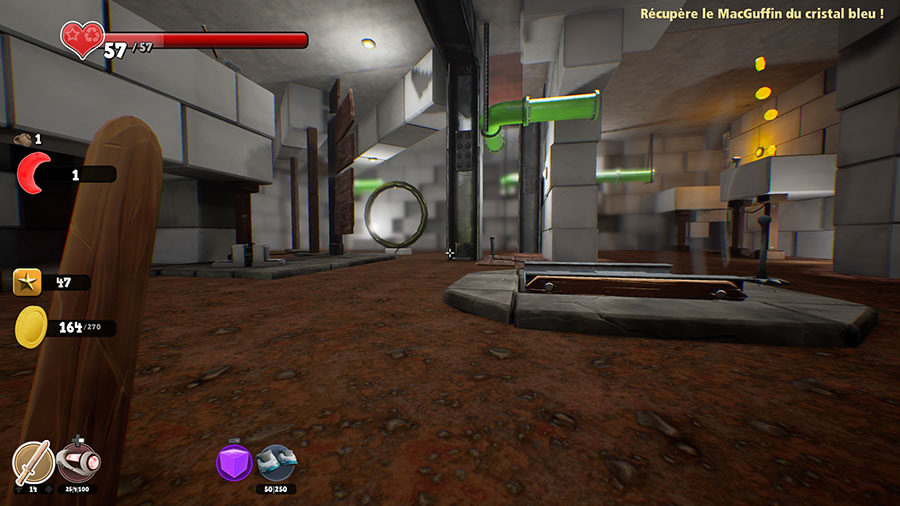This screenshot has width=900, height=506.
Task: Click the MacGuffin objective text
Action: click(x=762, y=13)
